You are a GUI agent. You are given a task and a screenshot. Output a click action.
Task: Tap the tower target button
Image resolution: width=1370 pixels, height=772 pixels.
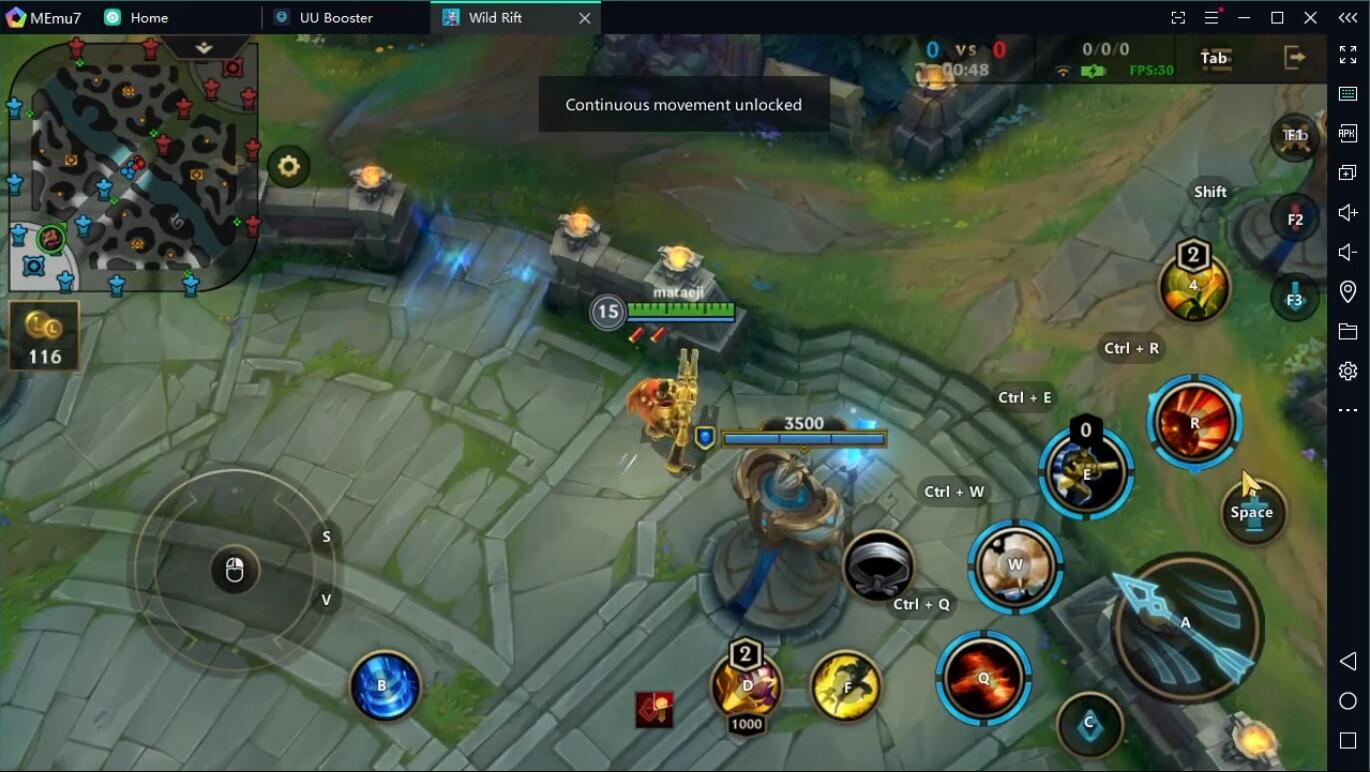1252,511
